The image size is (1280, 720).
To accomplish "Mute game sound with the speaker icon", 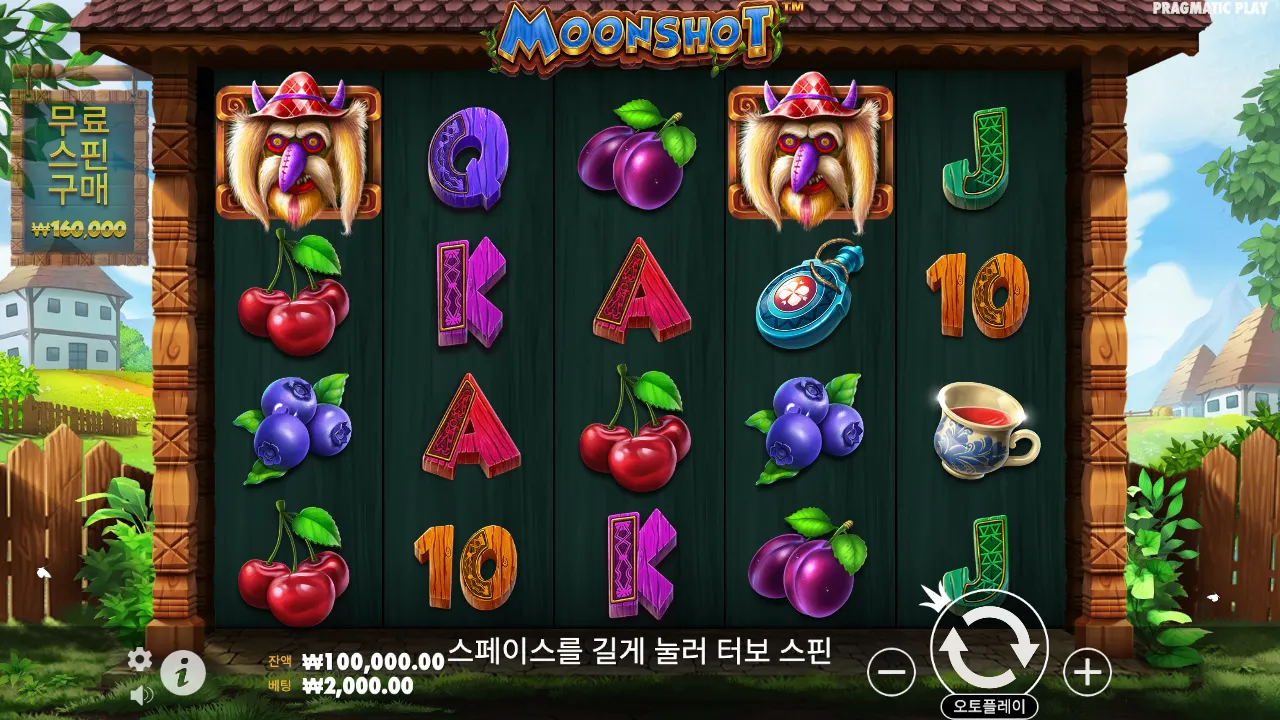I will pyautogui.click(x=140, y=694).
